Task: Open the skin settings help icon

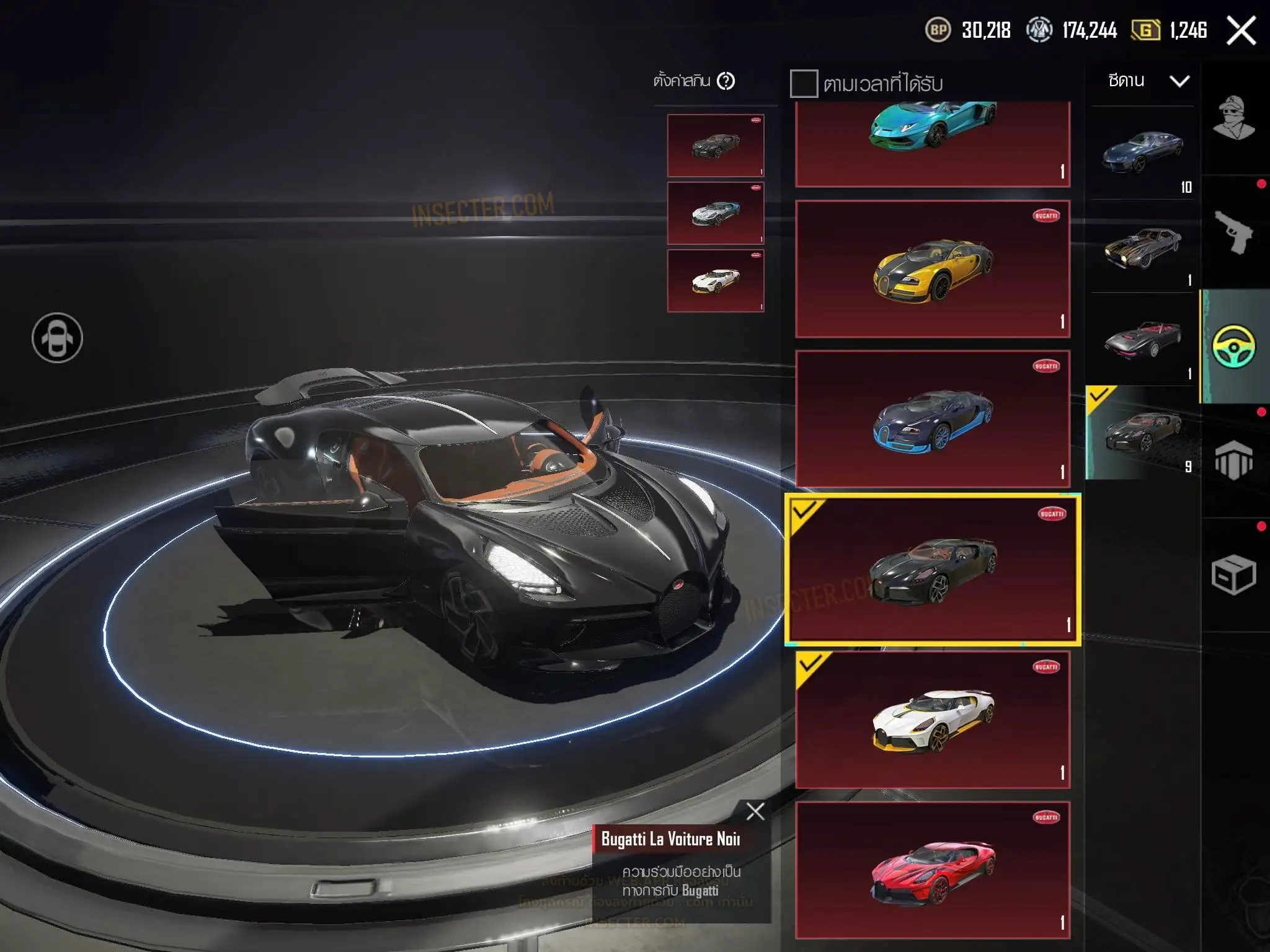Action: (726, 81)
